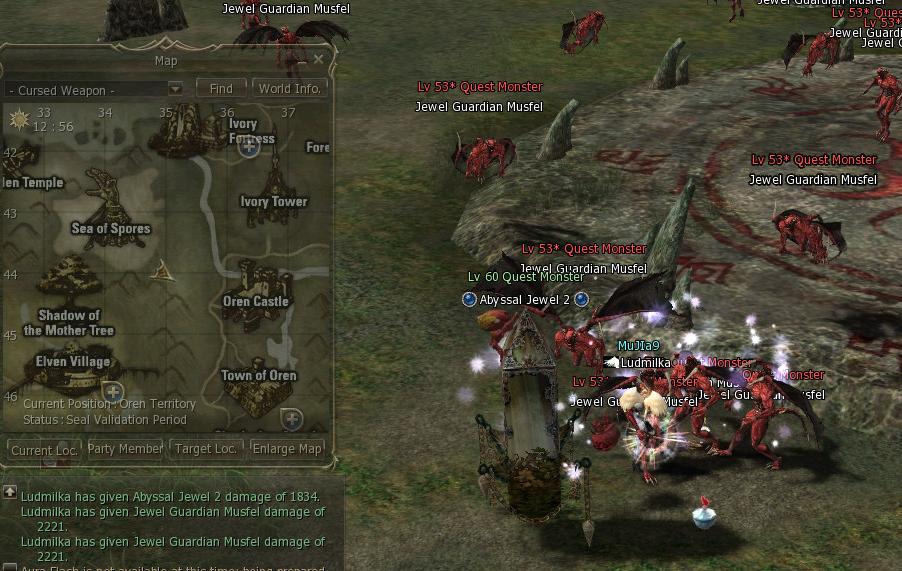This screenshot has width=902, height=571.
Task: Show Current Loc. on the map
Action: pyautogui.click(x=44, y=450)
